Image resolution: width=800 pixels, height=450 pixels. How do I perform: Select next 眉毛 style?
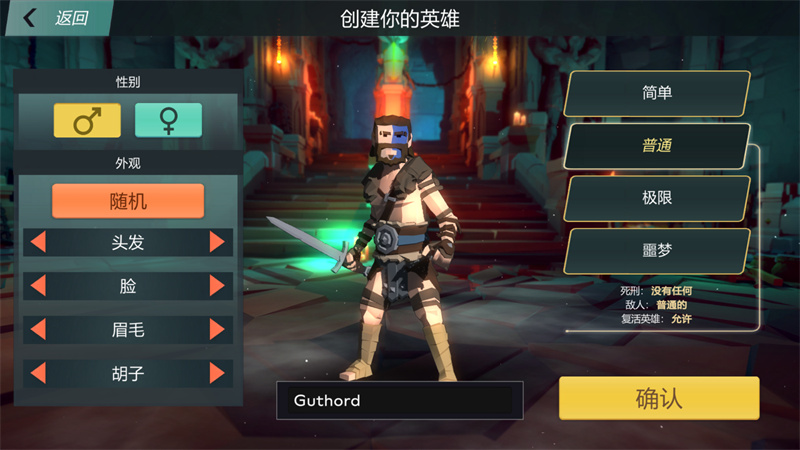click(217, 330)
